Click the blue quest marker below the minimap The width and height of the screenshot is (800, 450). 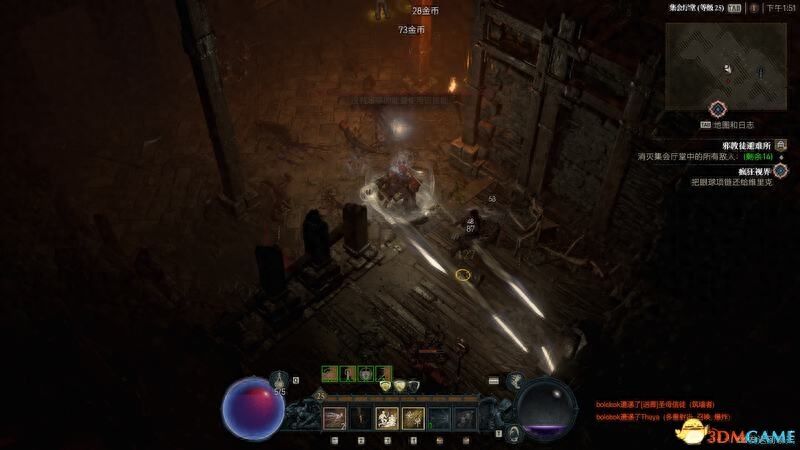click(x=717, y=108)
